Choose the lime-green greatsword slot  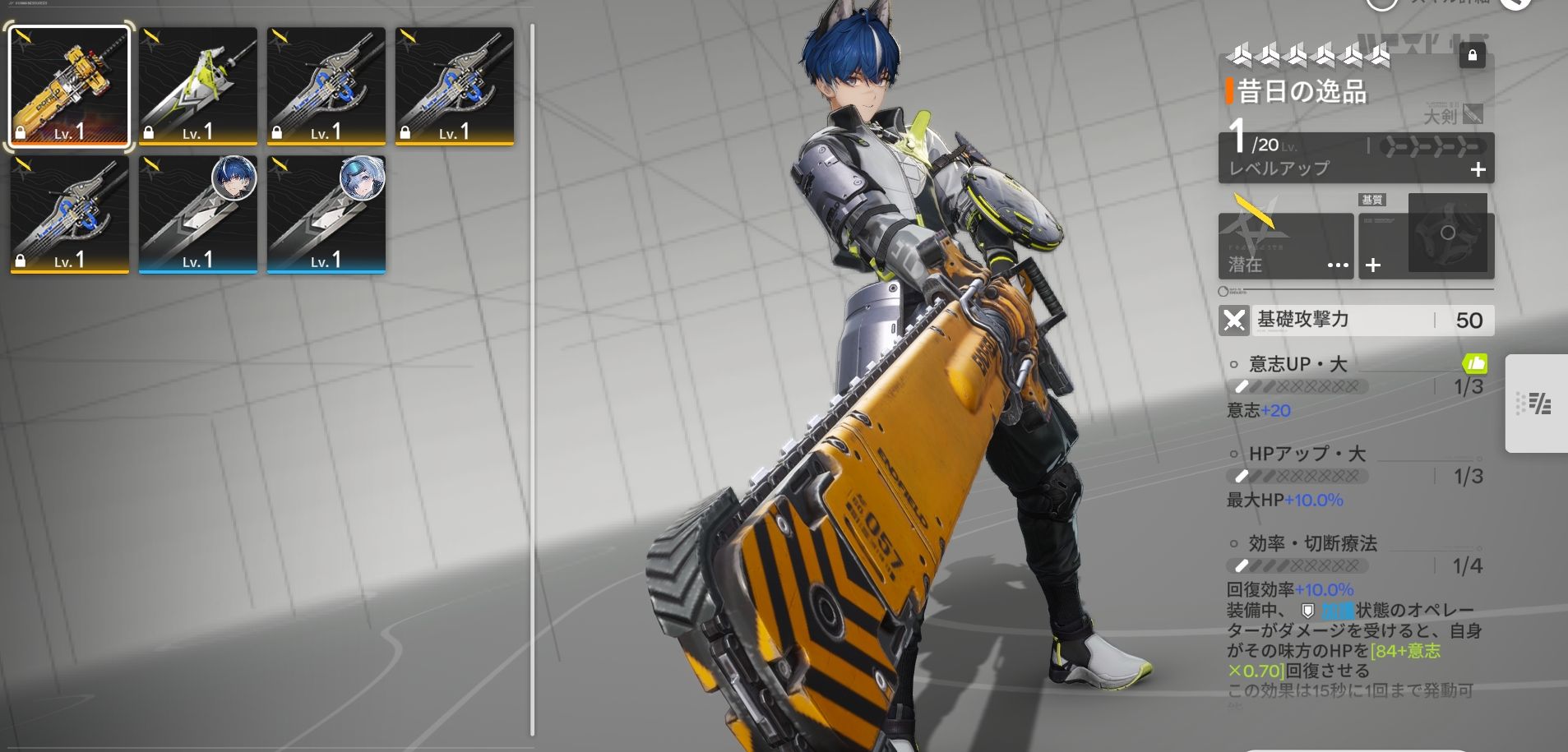click(x=197, y=87)
